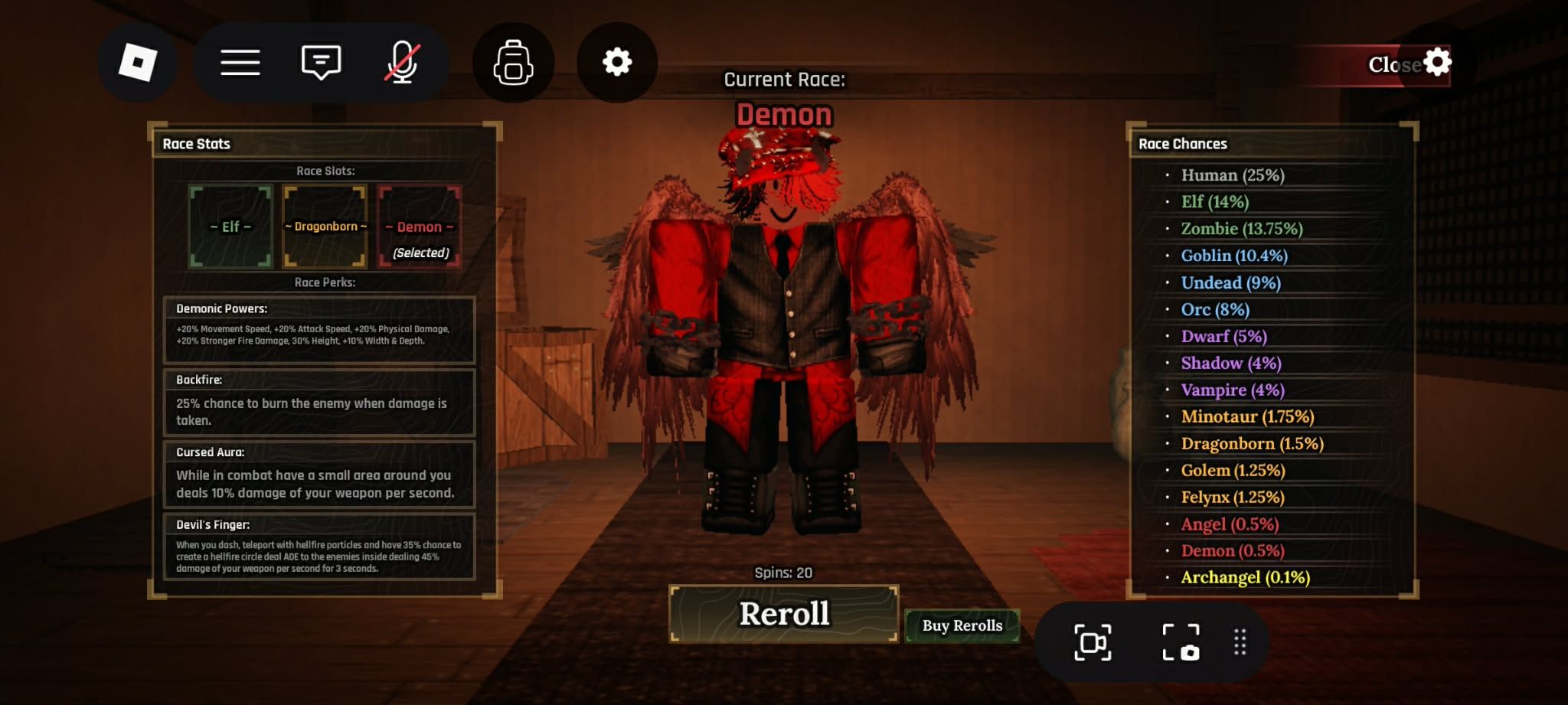1568x705 pixels.
Task: Open the hamburger menu beside Roblox logo
Action: [x=240, y=61]
